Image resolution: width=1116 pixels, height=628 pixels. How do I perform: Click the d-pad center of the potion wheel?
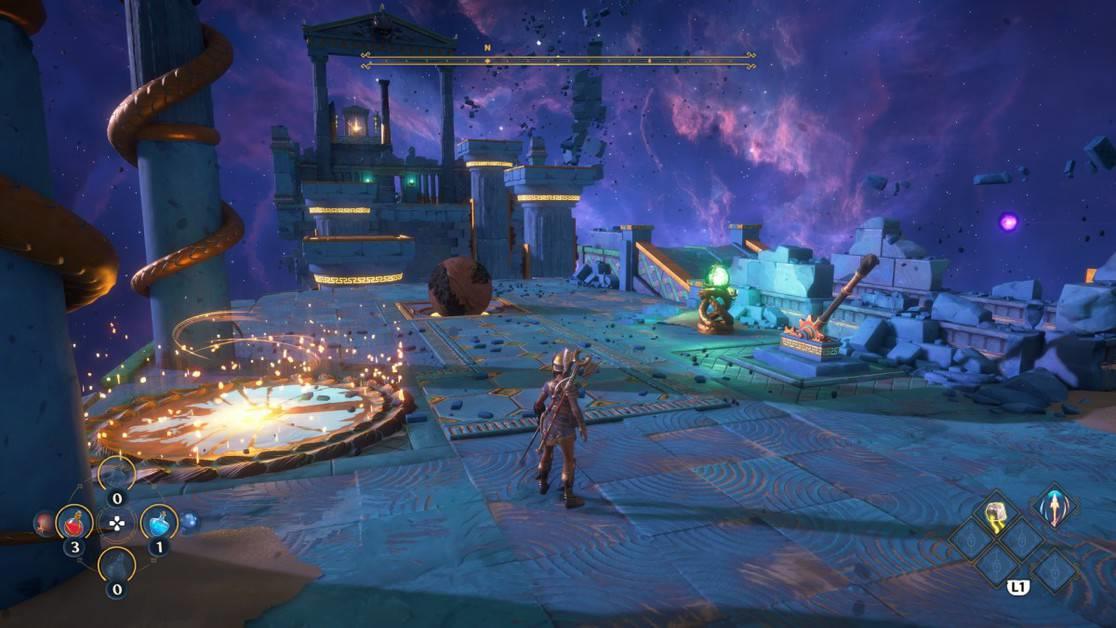117,522
